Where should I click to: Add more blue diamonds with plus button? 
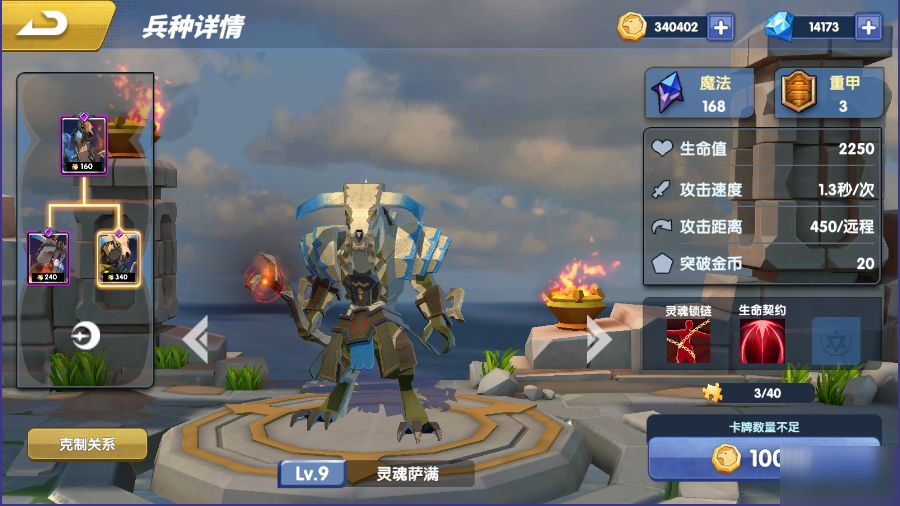[868, 27]
